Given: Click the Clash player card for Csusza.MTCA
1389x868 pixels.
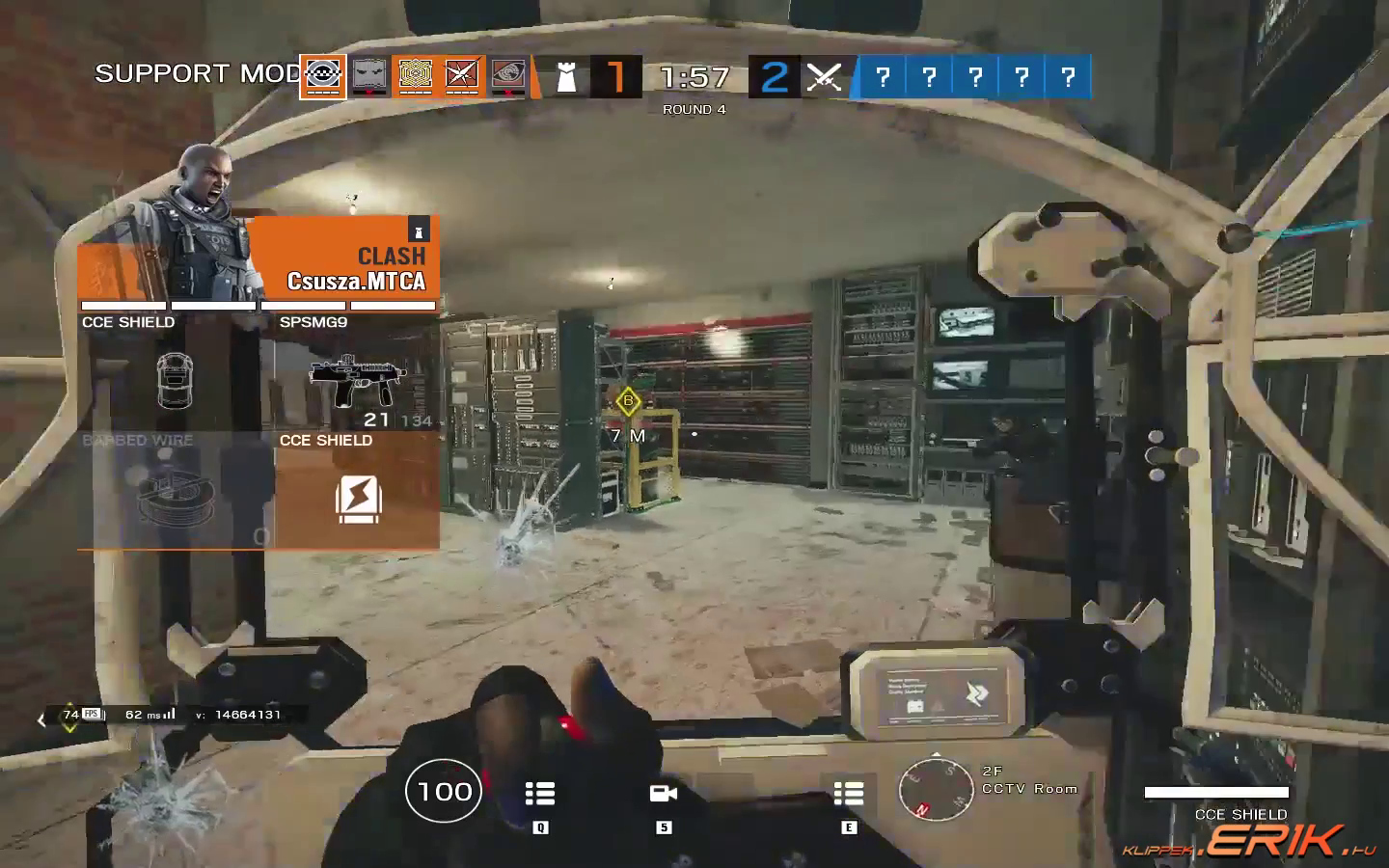Looking at the screenshot, I should coord(259,258).
